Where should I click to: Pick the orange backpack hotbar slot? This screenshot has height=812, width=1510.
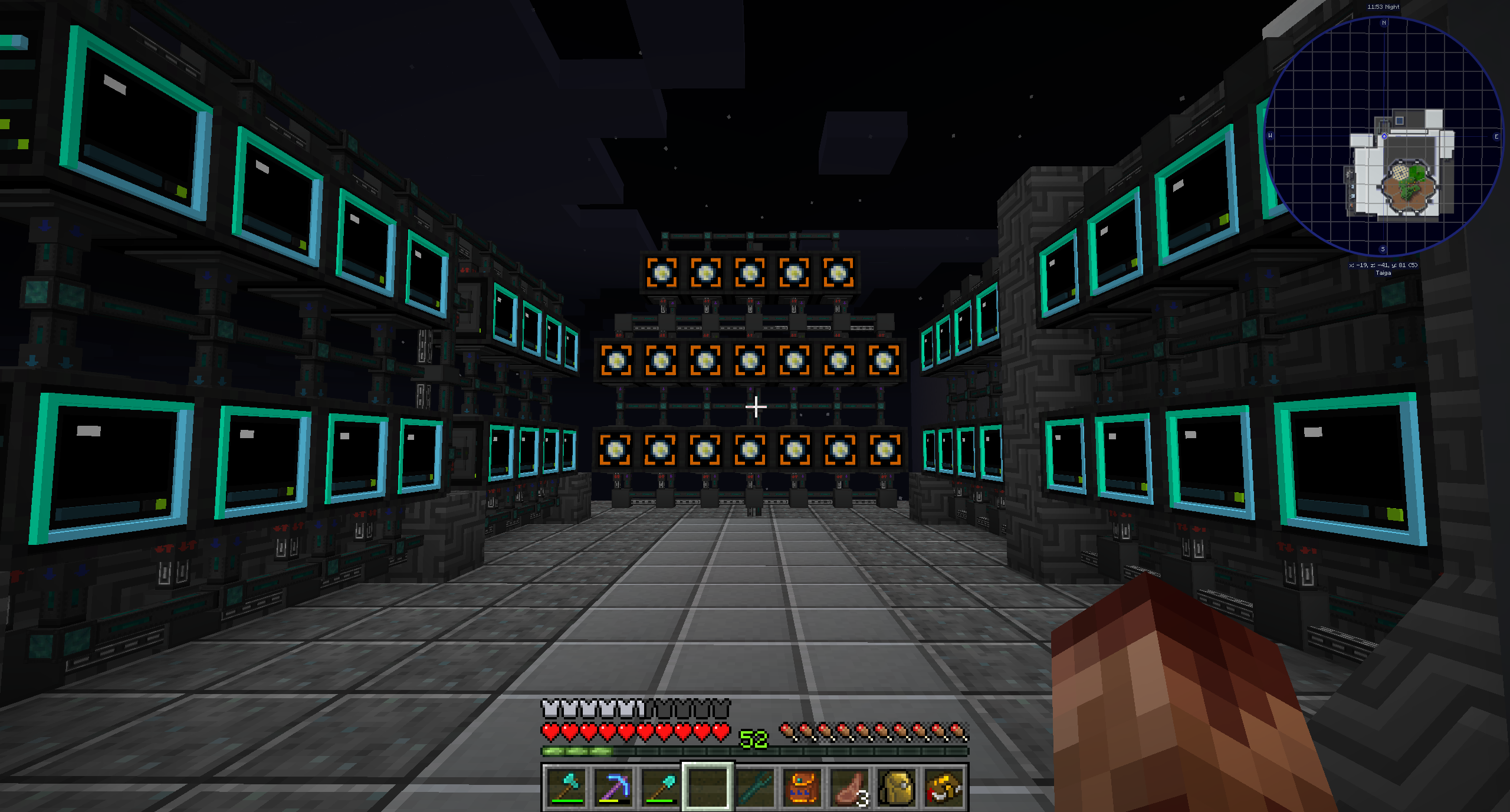[x=802, y=787]
